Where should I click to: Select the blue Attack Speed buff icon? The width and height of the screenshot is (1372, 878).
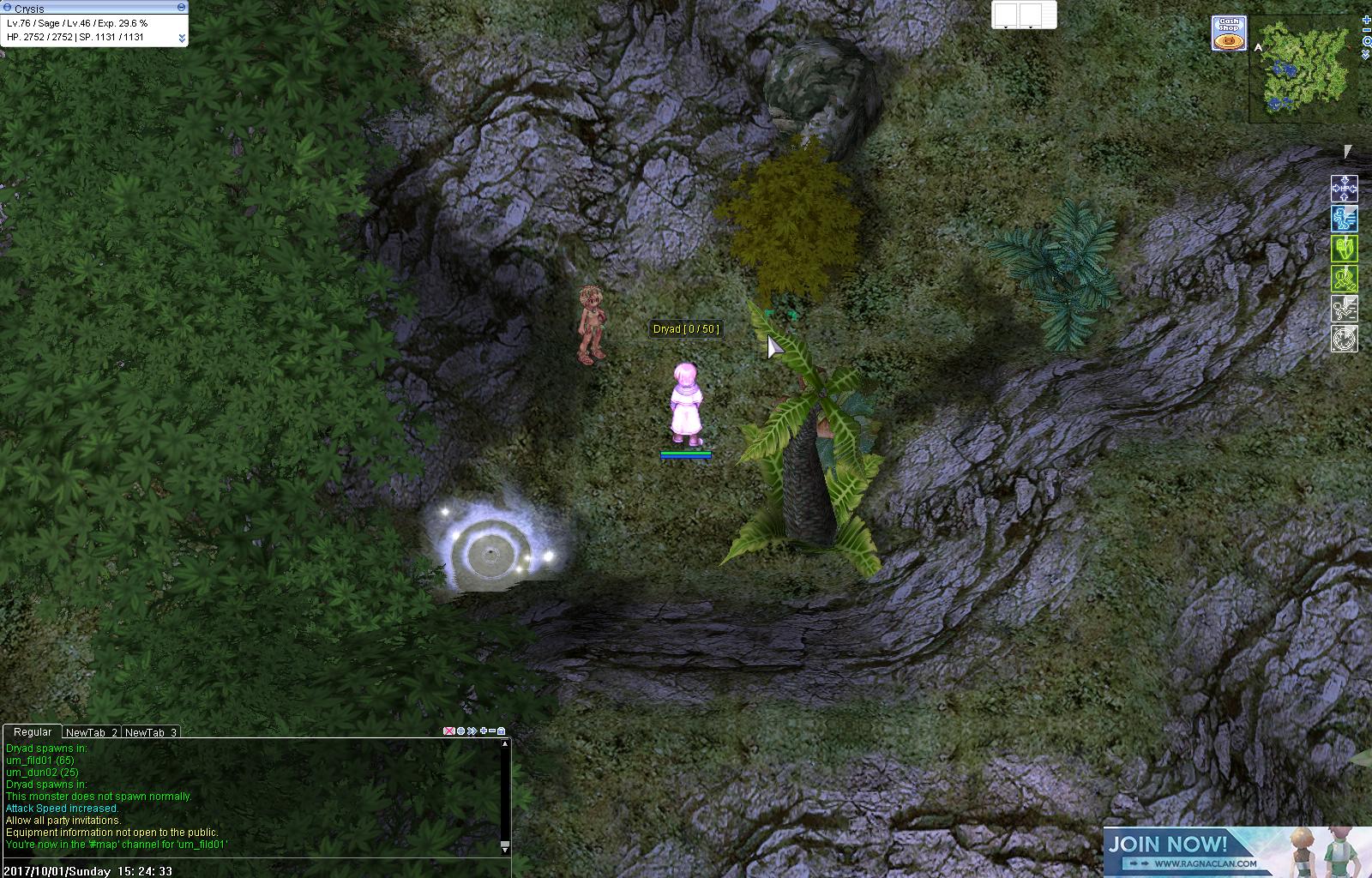tap(1345, 219)
